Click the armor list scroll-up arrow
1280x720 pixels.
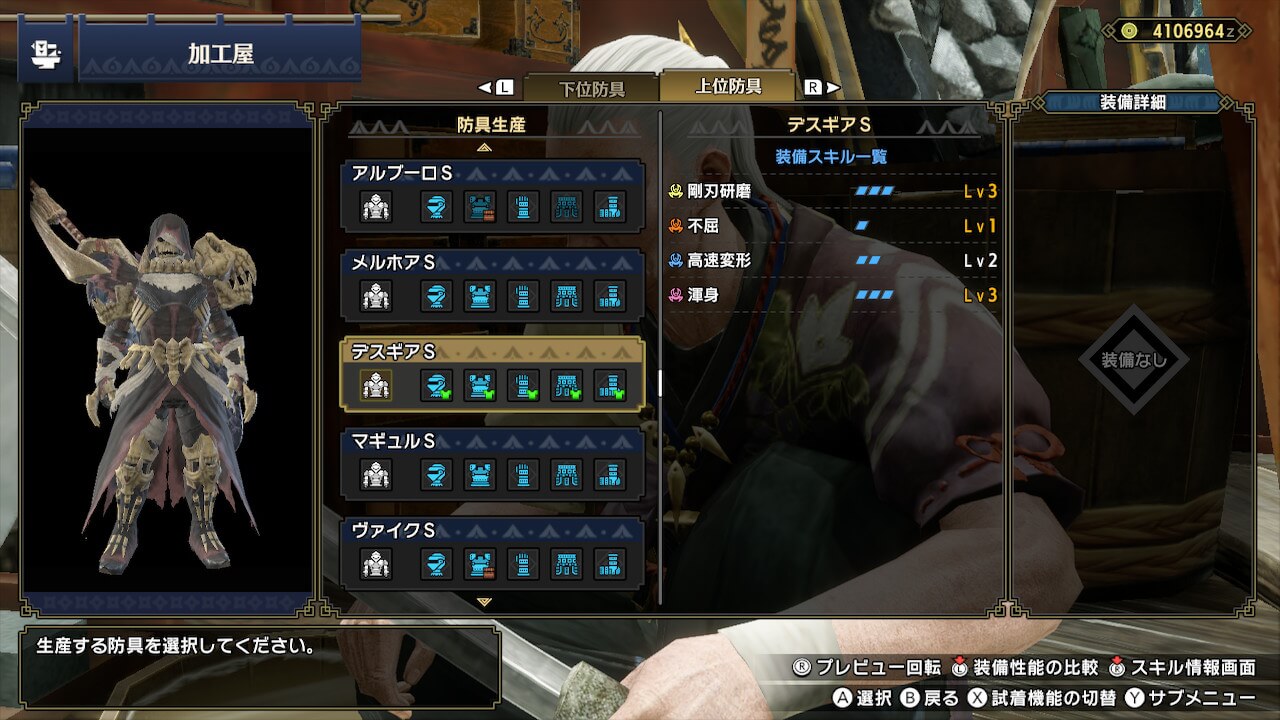click(x=485, y=146)
